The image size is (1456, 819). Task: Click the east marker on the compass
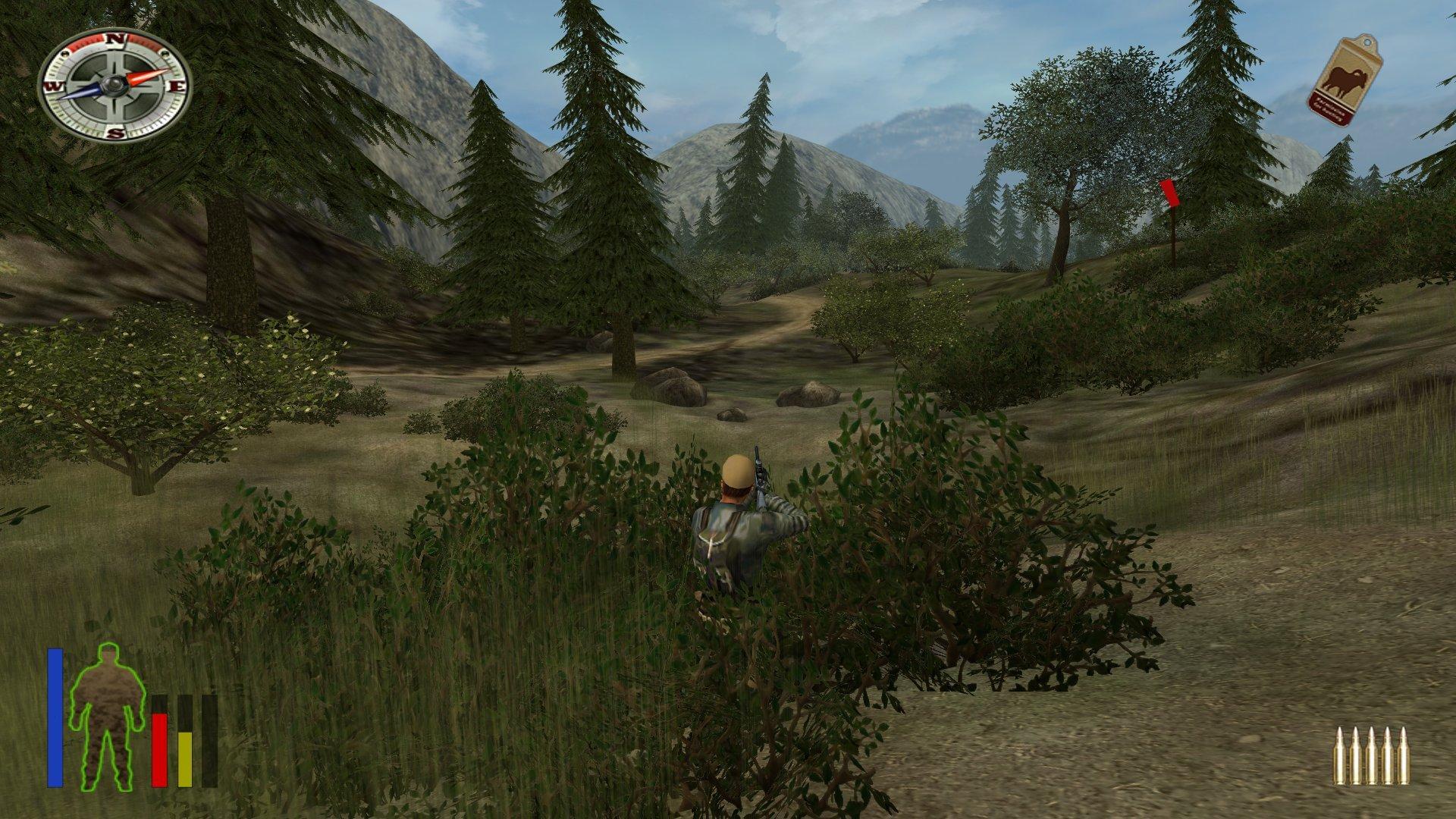point(176,87)
